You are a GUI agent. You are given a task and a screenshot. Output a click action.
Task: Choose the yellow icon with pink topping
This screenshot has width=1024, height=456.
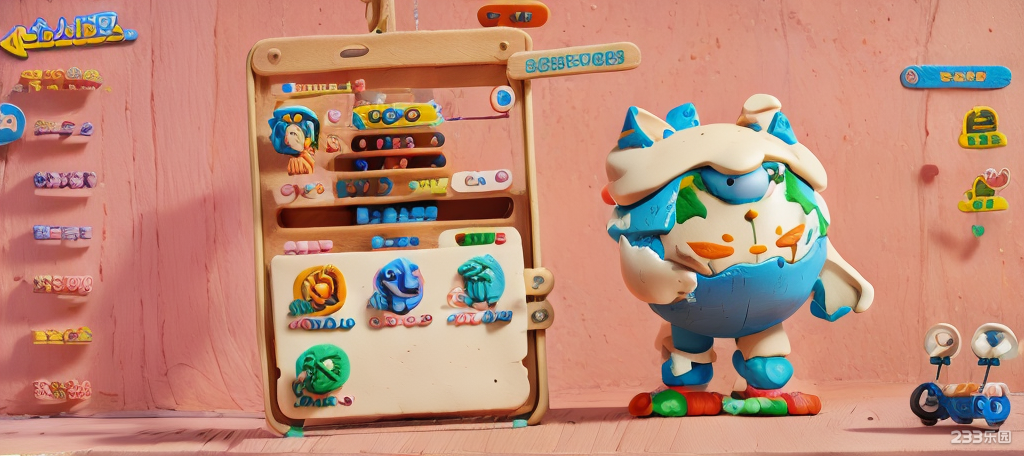[983, 191]
